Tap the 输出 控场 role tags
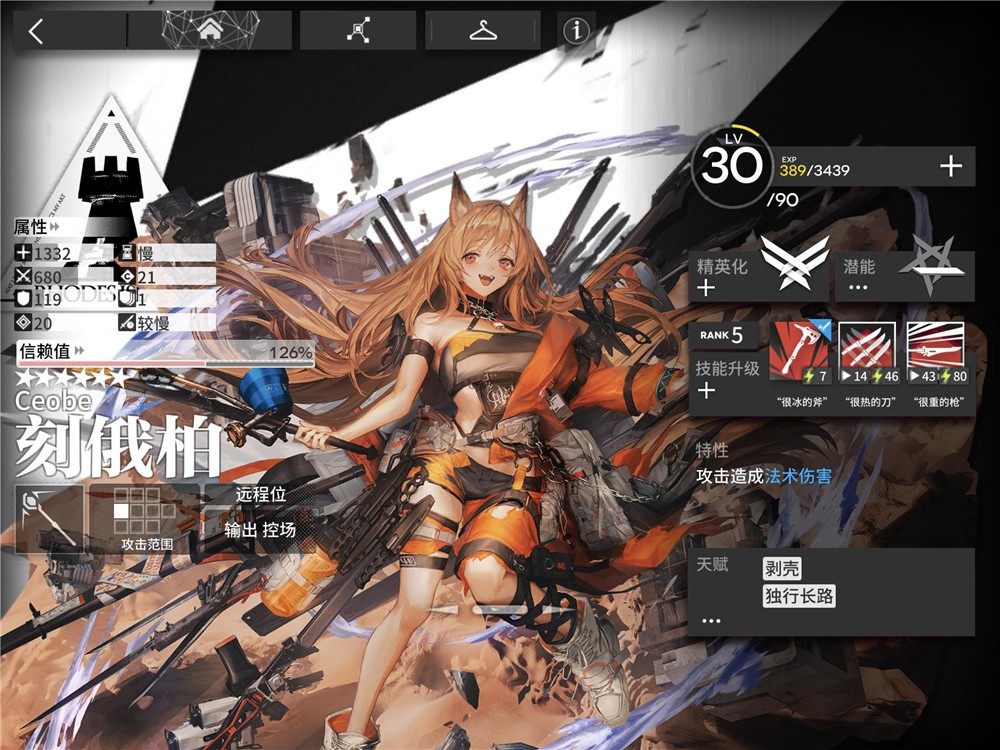This screenshot has width=1000, height=750. 259,530
